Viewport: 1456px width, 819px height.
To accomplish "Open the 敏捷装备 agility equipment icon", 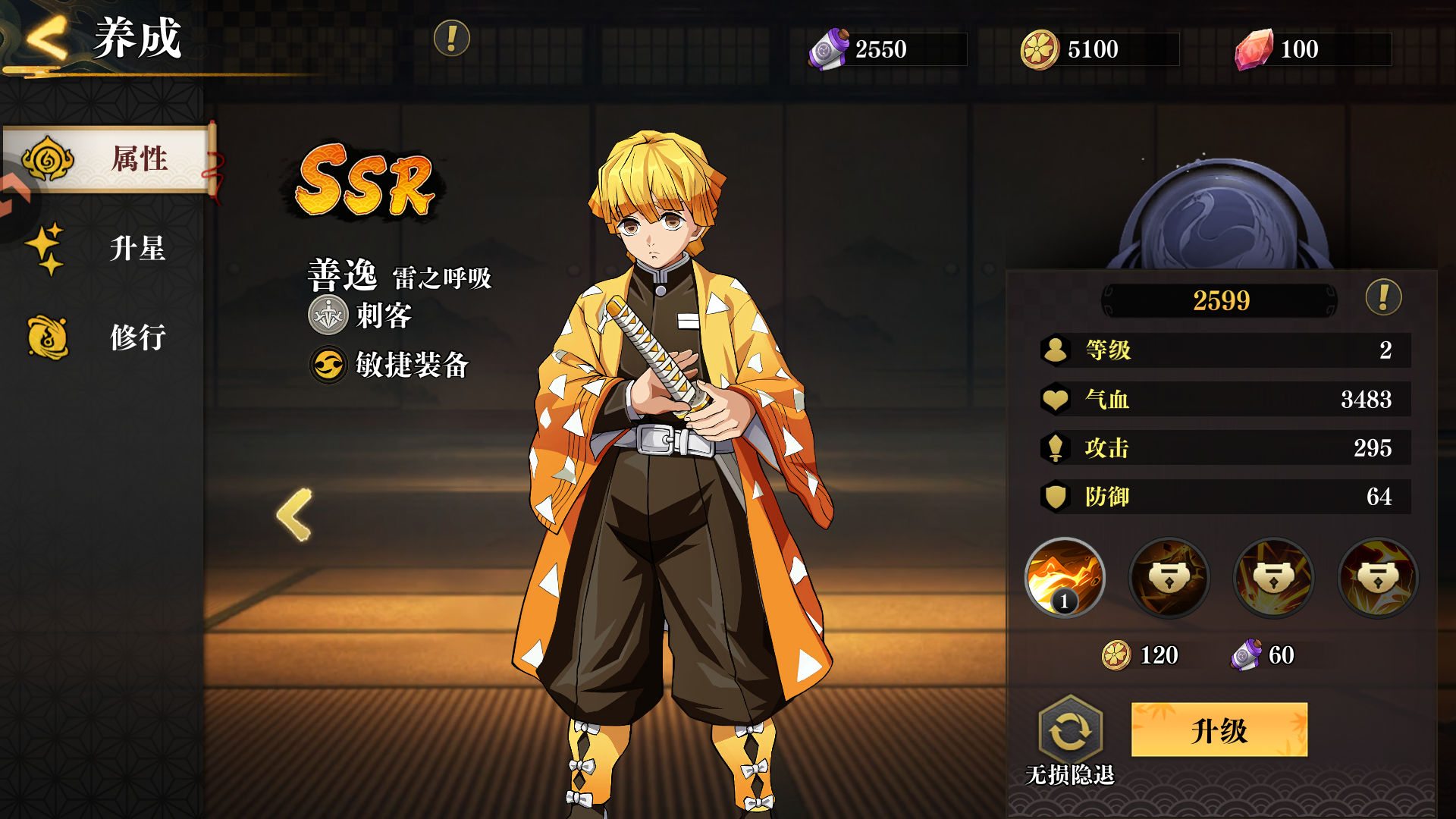I will coord(326,366).
